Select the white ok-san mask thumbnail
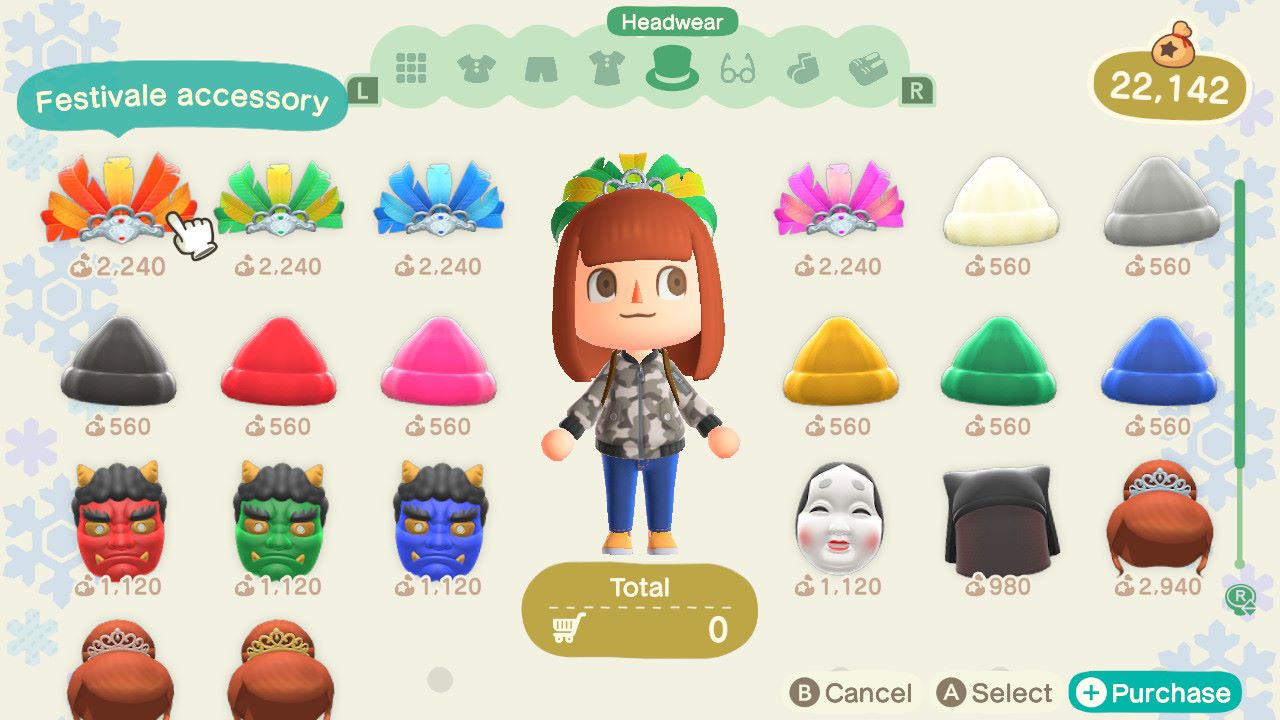Viewport: 1280px width, 720px height. [840, 515]
